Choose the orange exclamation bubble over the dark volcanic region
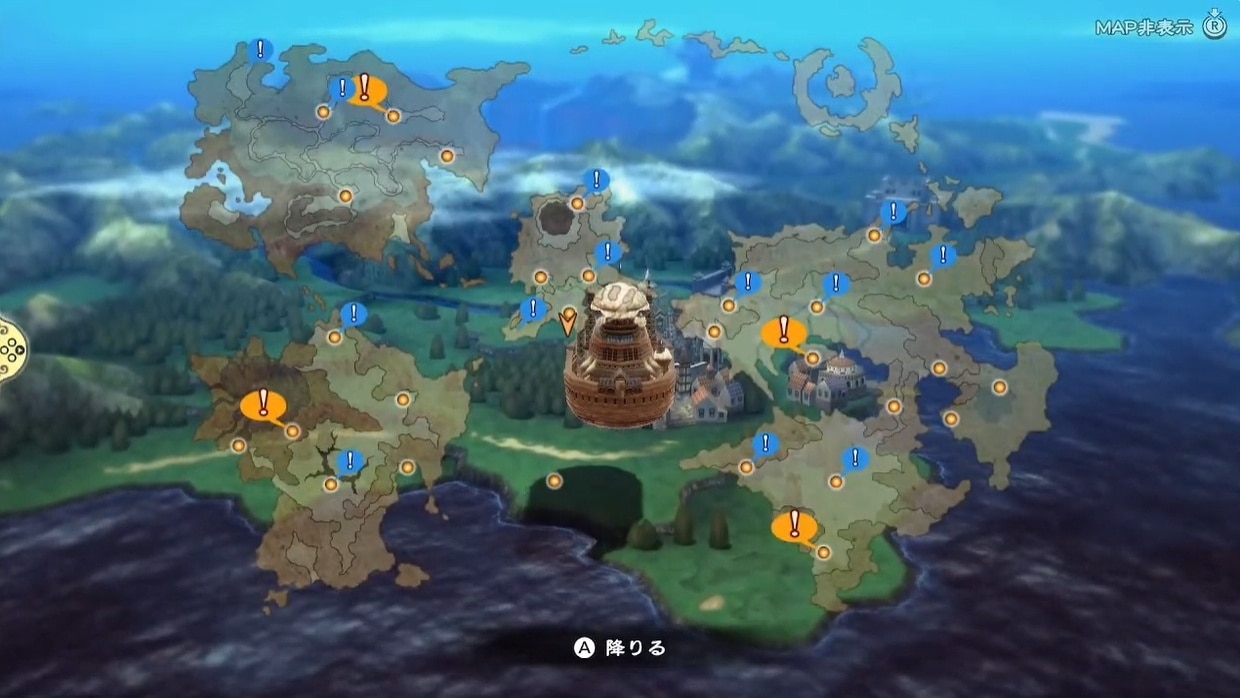Image resolution: width=1240 pixels, height=698 pixels. point(263,405)
